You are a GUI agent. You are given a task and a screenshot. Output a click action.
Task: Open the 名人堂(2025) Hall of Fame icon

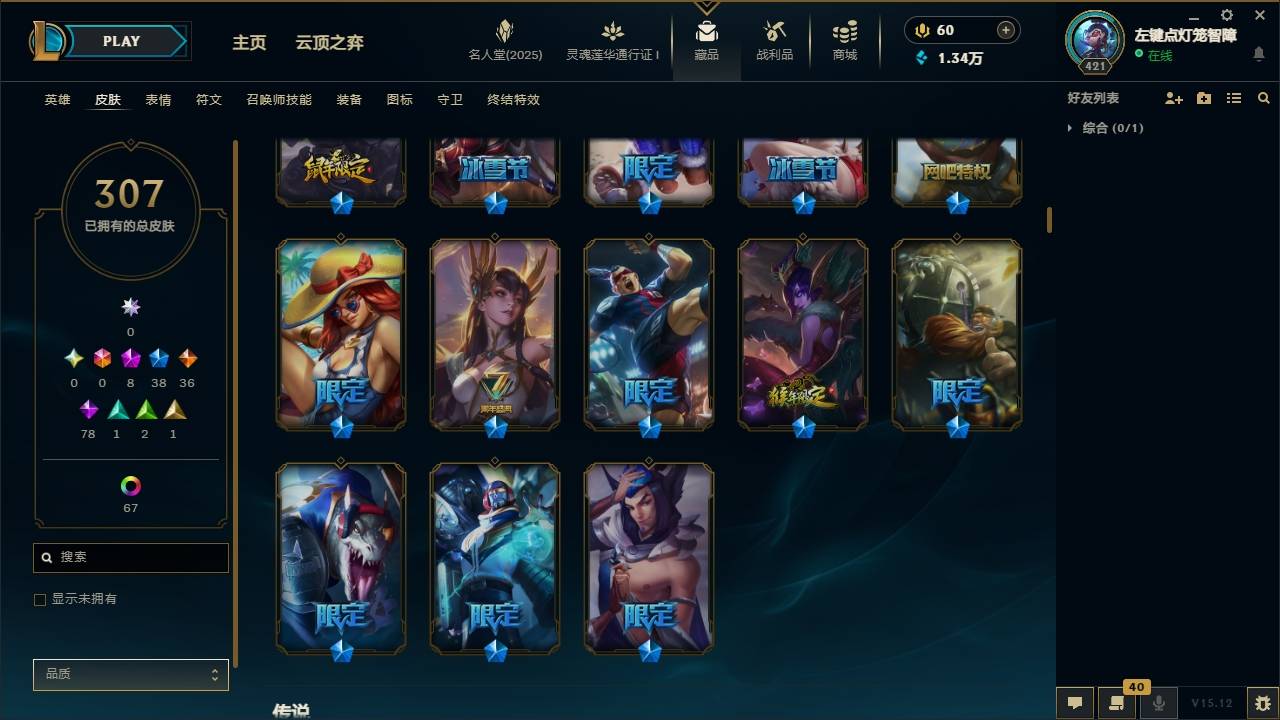point(504,40)
